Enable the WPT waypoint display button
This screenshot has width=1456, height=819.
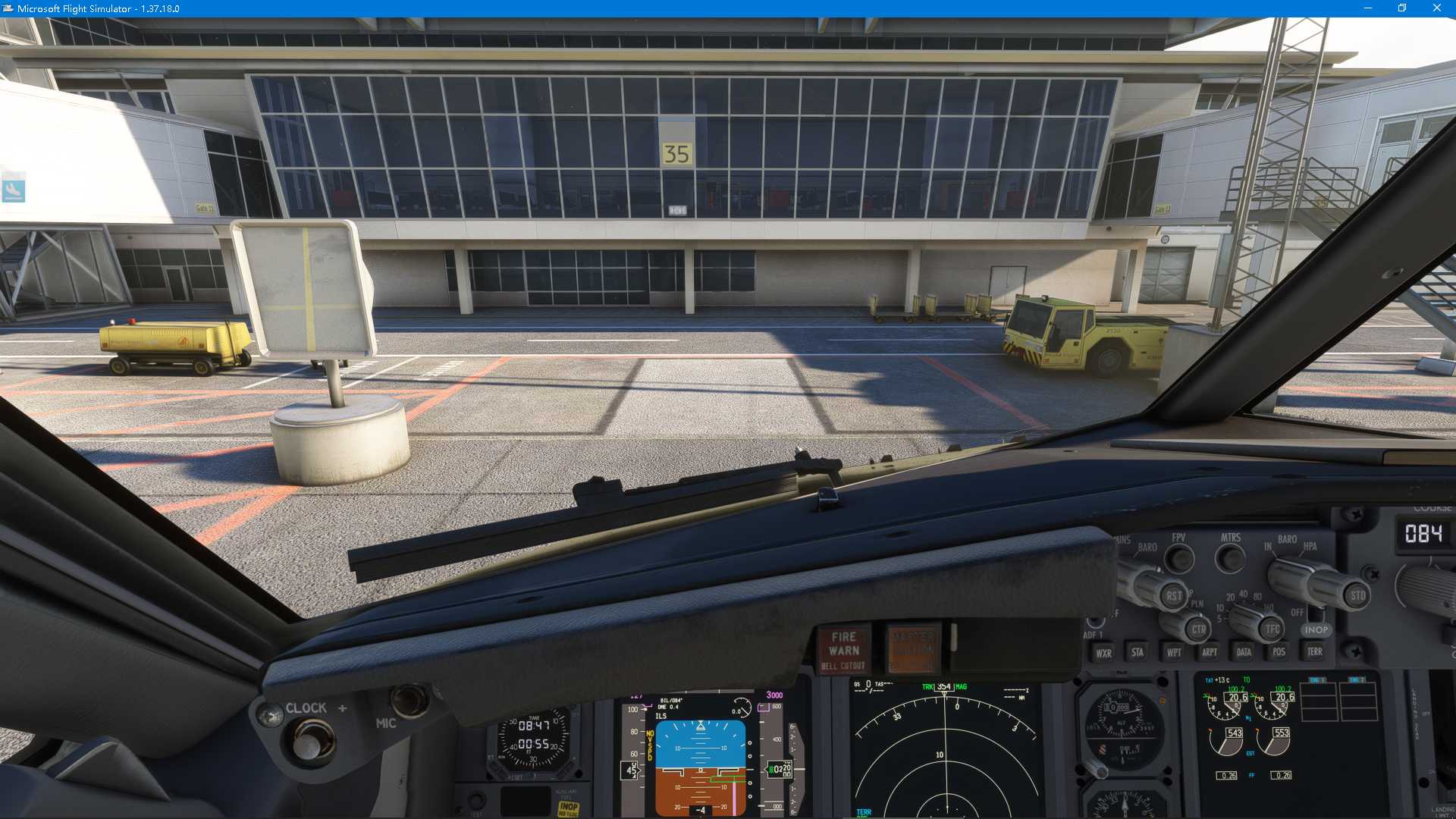pos(1174,652)
